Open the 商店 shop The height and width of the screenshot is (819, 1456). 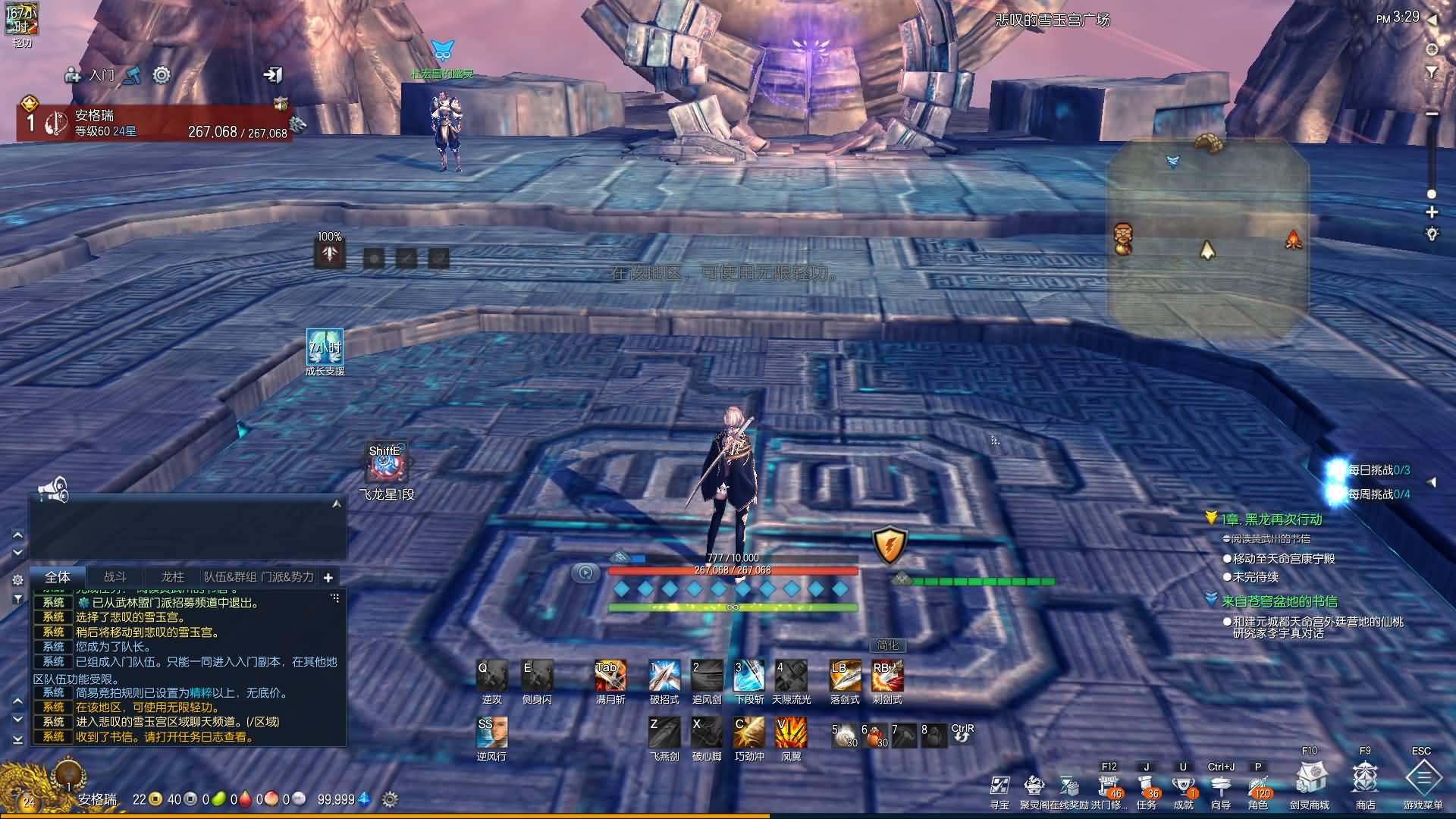pos(1365,779)
